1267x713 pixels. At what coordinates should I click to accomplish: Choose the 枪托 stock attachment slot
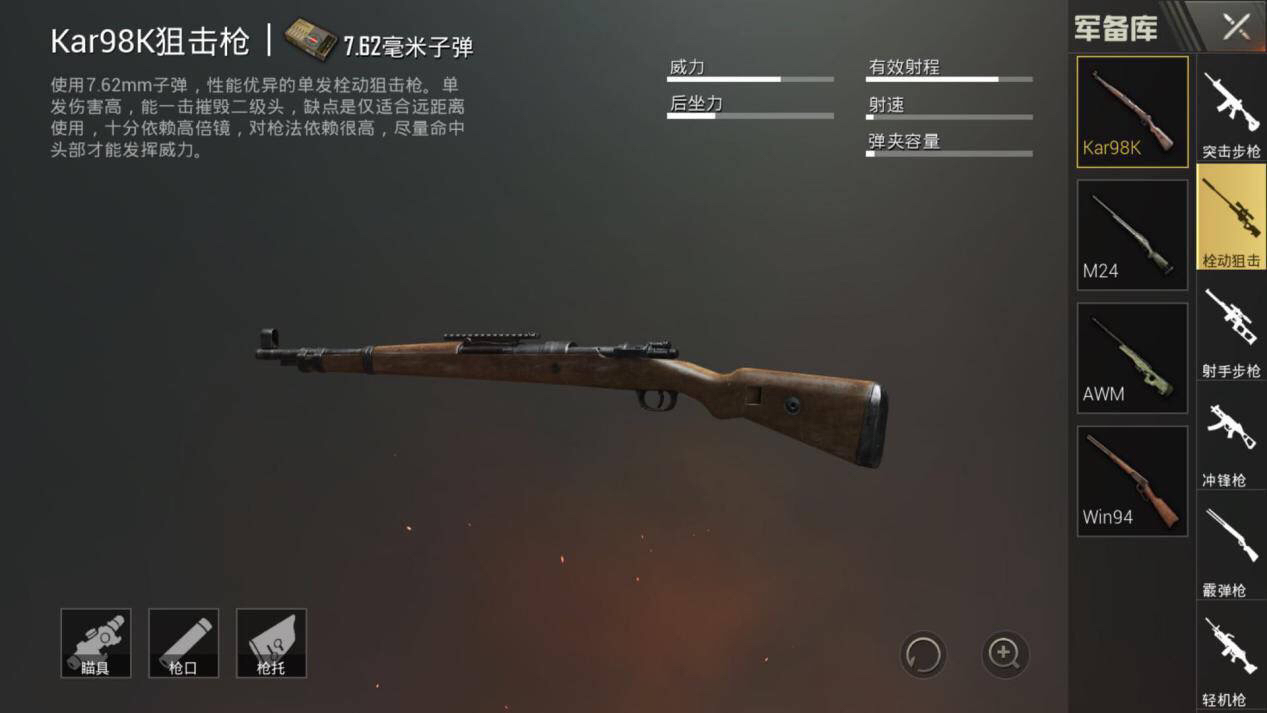(271, 643)
